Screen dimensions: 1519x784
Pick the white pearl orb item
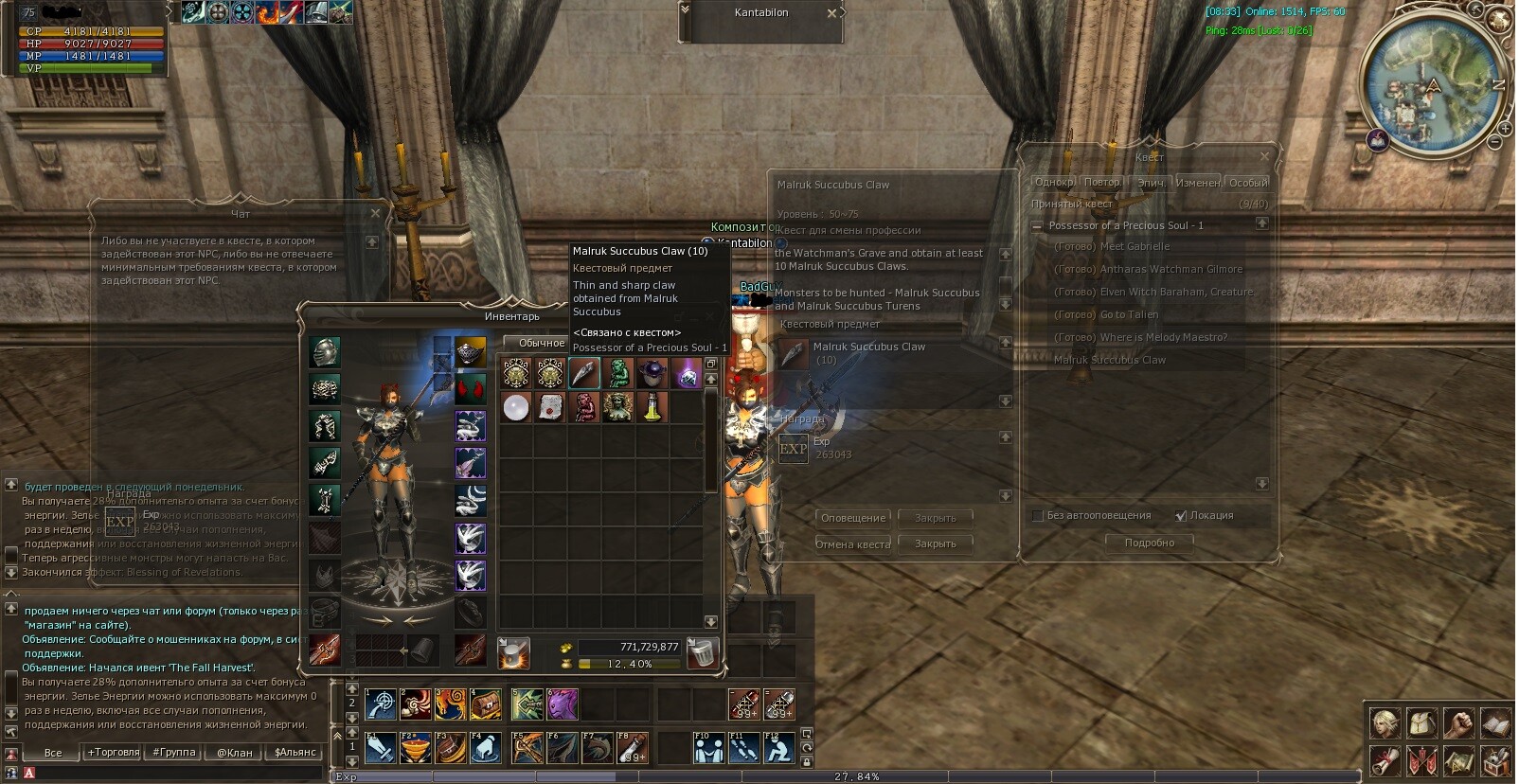pos(515,408)
